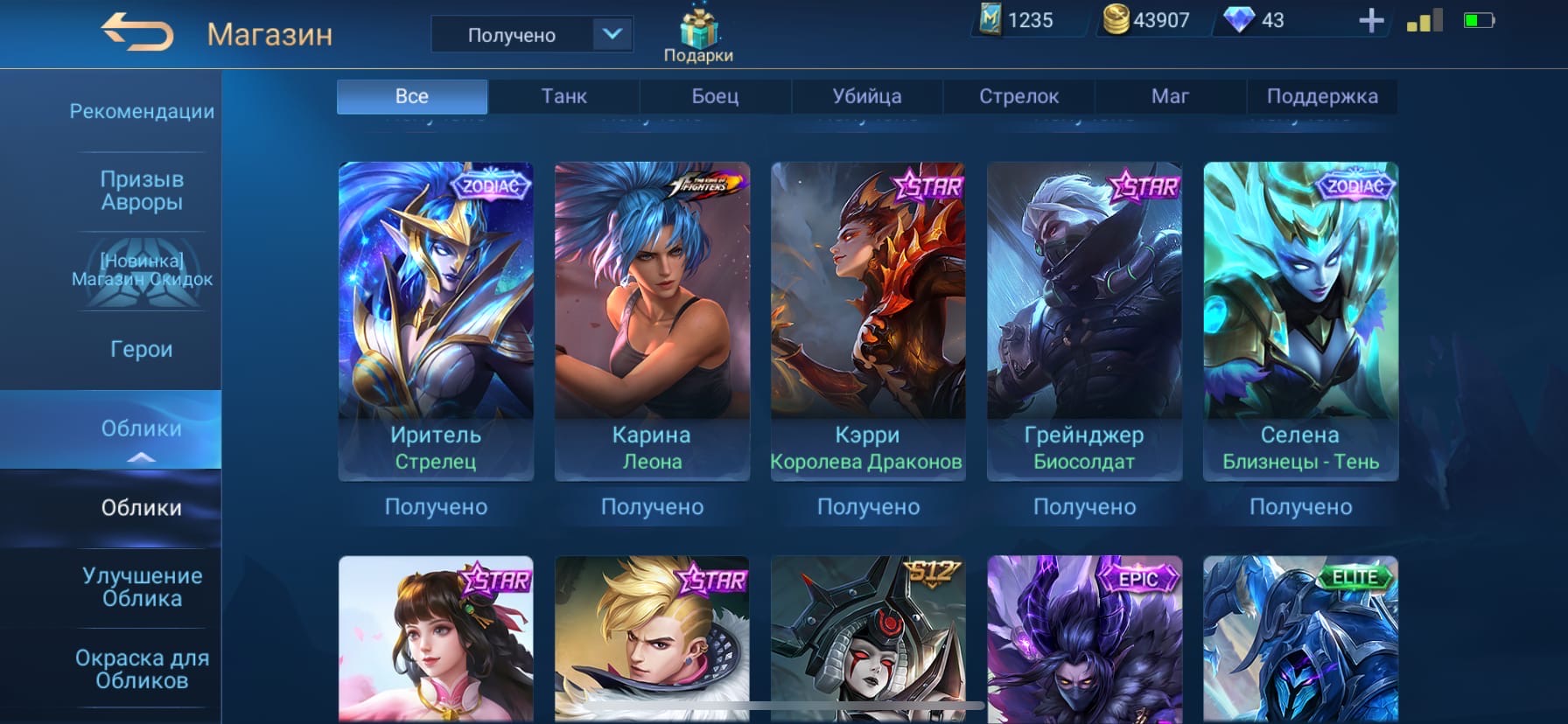Switch to the Боец tab
Screen dimensions: 1568x724
coord(715,96)
